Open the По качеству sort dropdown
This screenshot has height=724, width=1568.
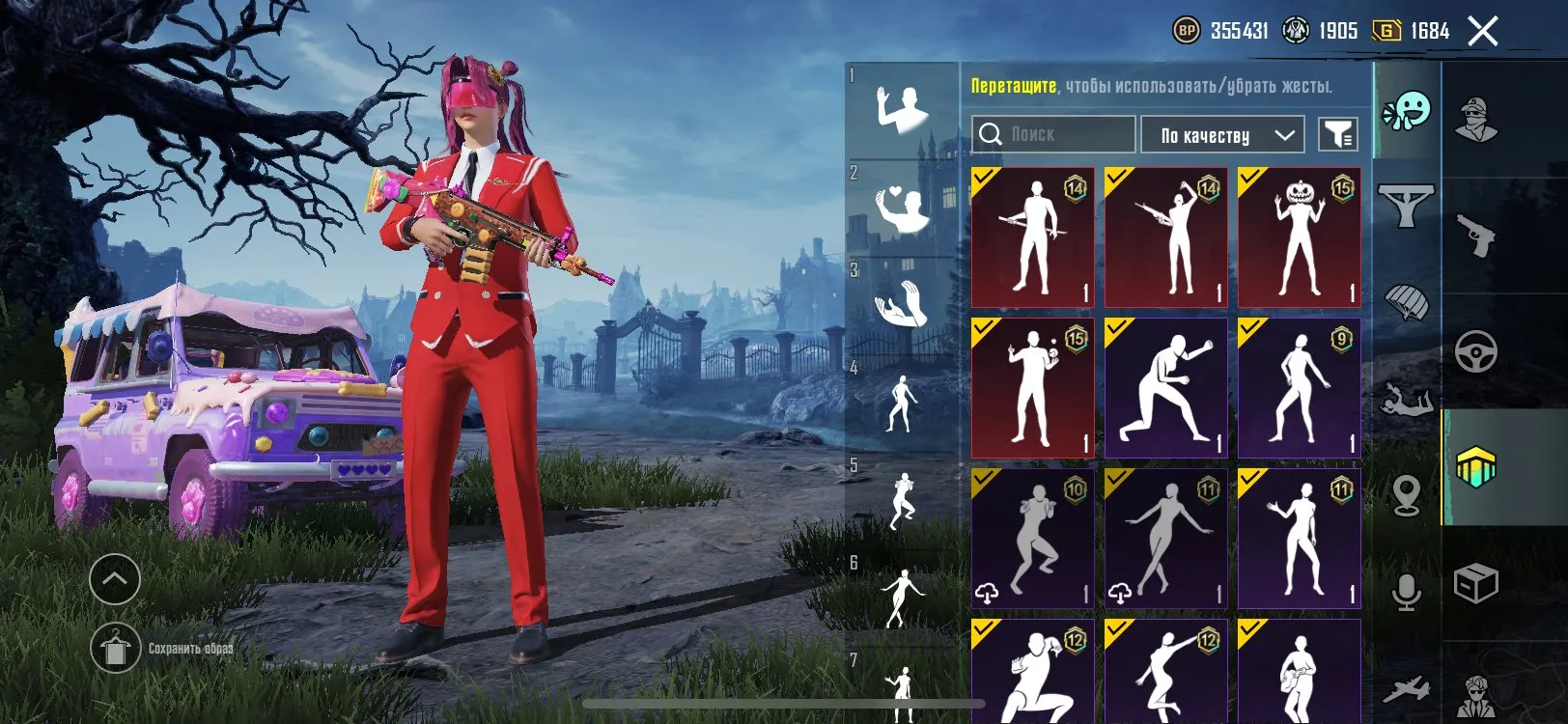tap(1221, 134)
